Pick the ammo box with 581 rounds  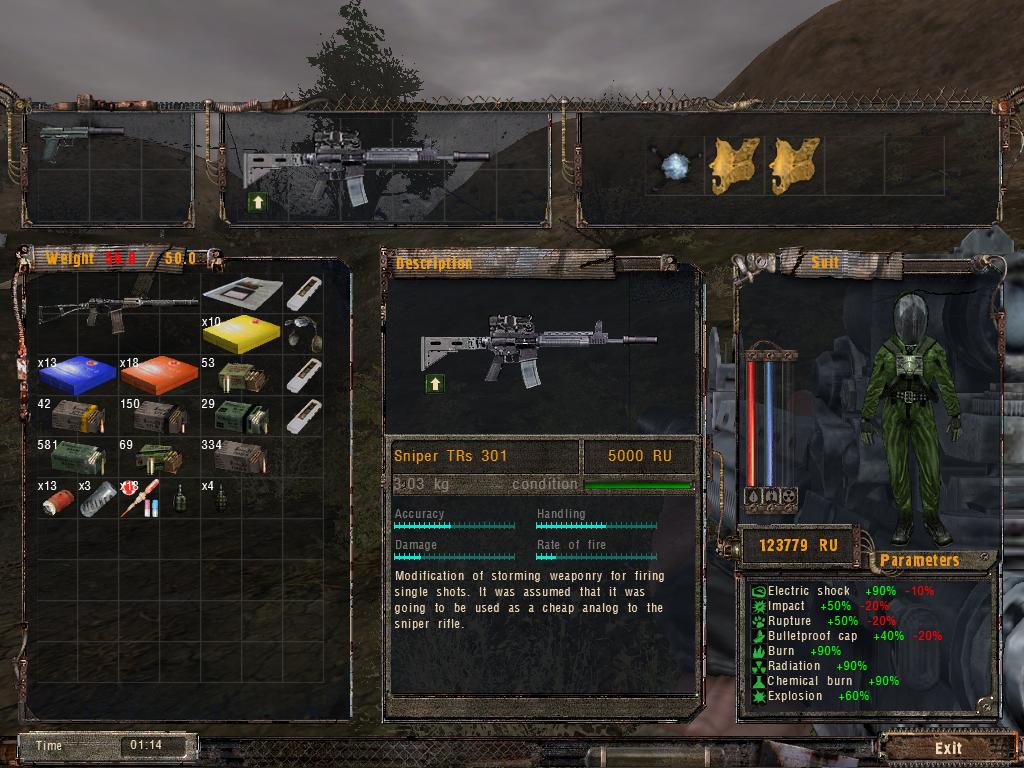coord(79,455)
